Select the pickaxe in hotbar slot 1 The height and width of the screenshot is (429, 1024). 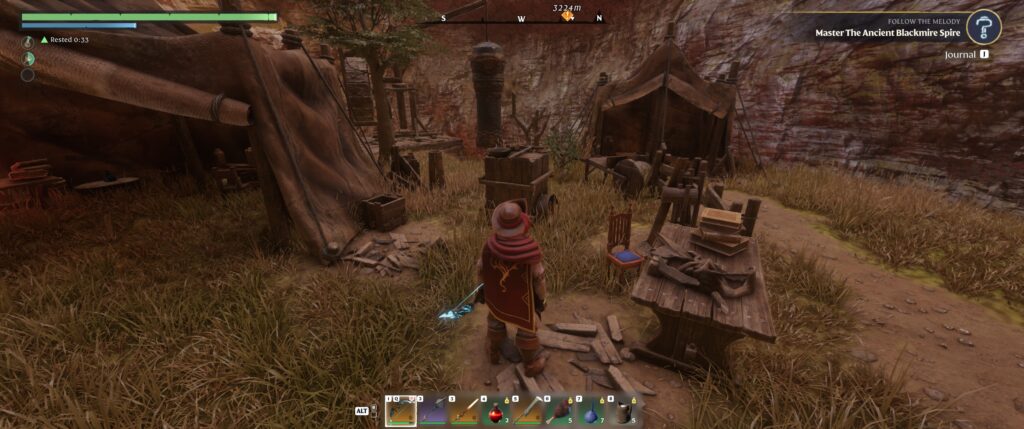tap(401, 411)
